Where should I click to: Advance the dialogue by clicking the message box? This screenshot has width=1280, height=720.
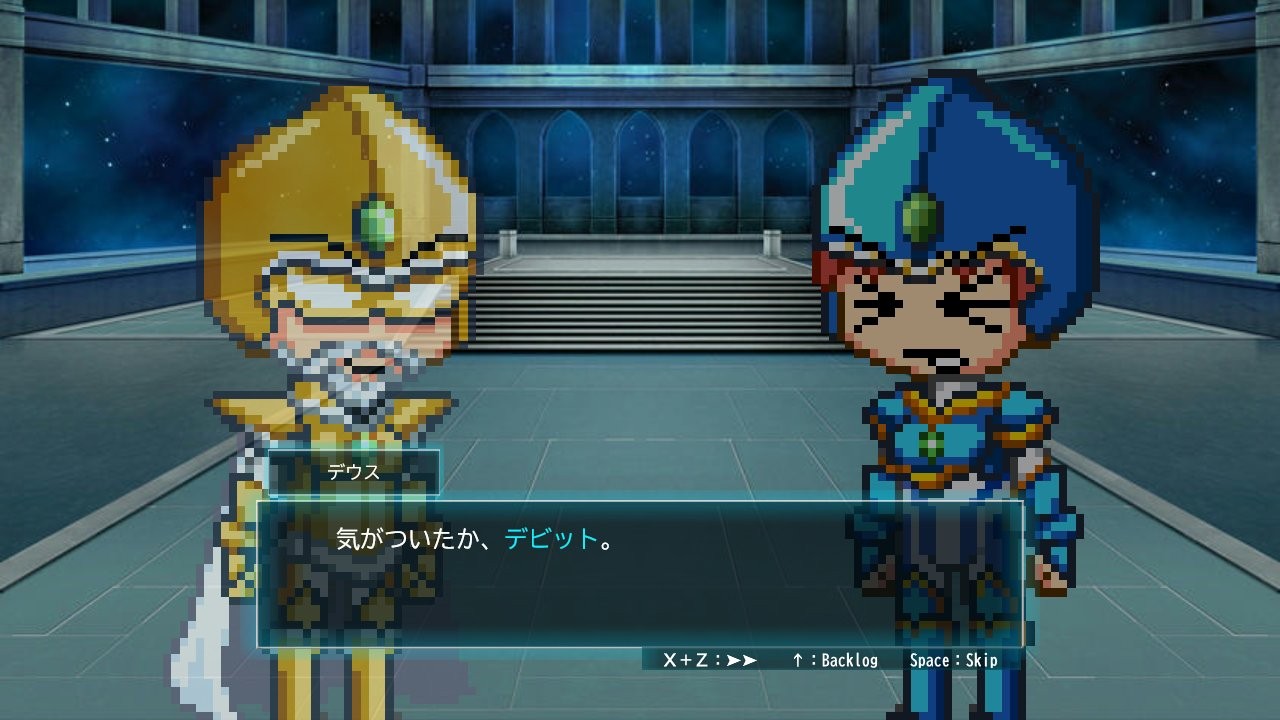(640, 573)
